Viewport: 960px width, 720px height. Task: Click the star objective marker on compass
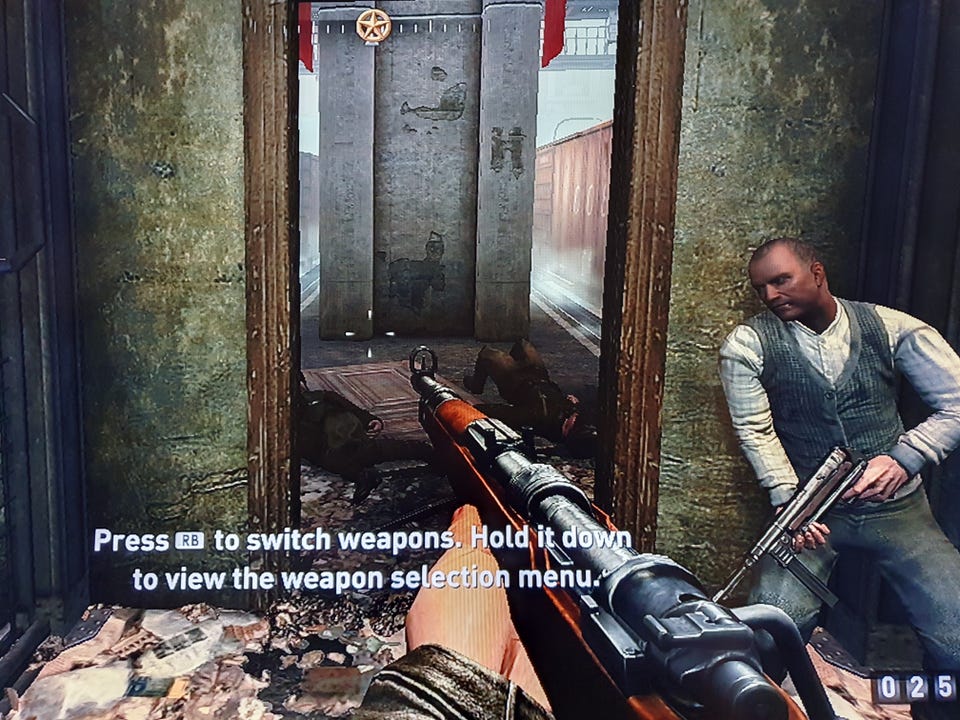tap(373, 24)
